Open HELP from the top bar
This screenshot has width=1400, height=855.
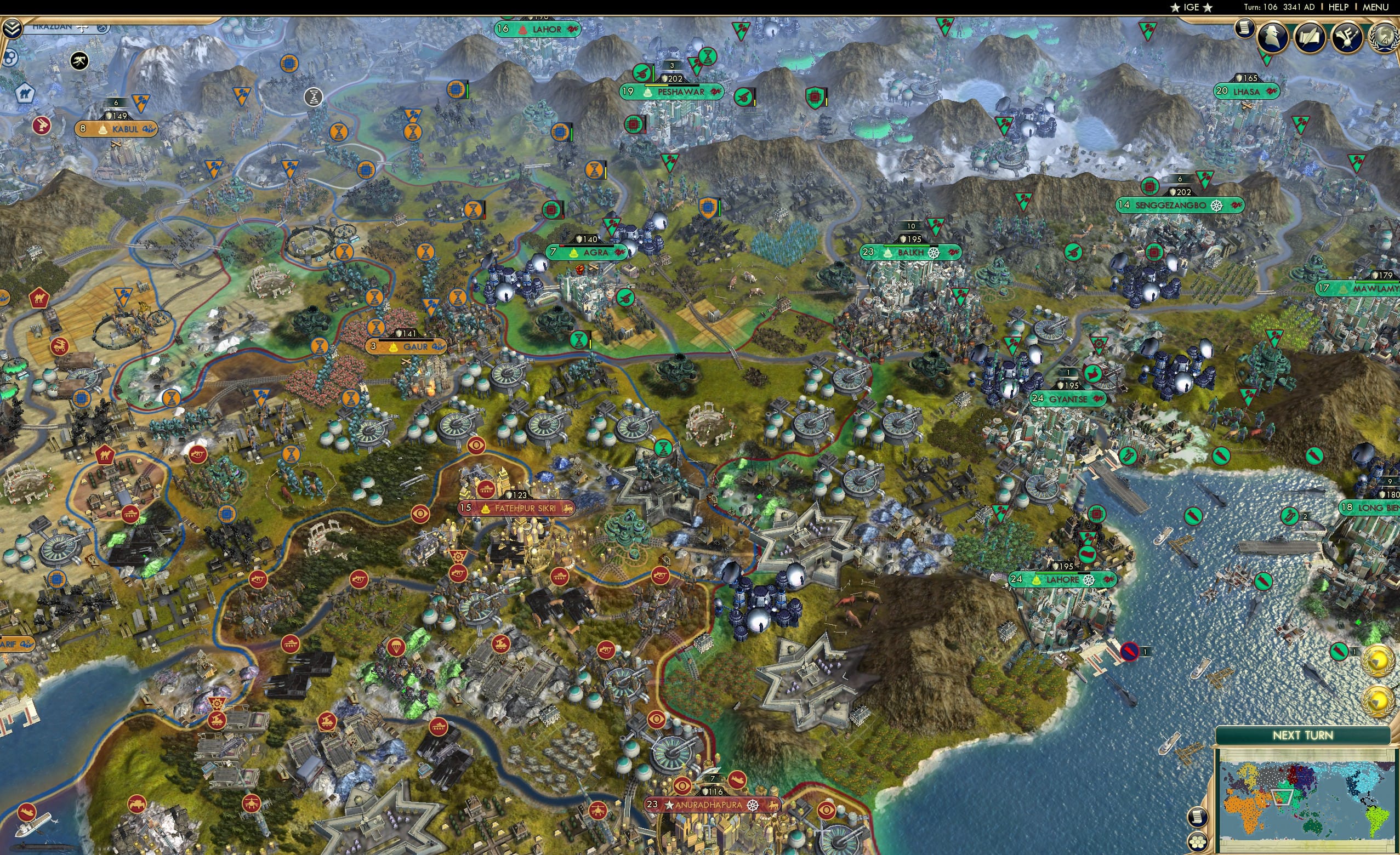tap(1339, 7)
